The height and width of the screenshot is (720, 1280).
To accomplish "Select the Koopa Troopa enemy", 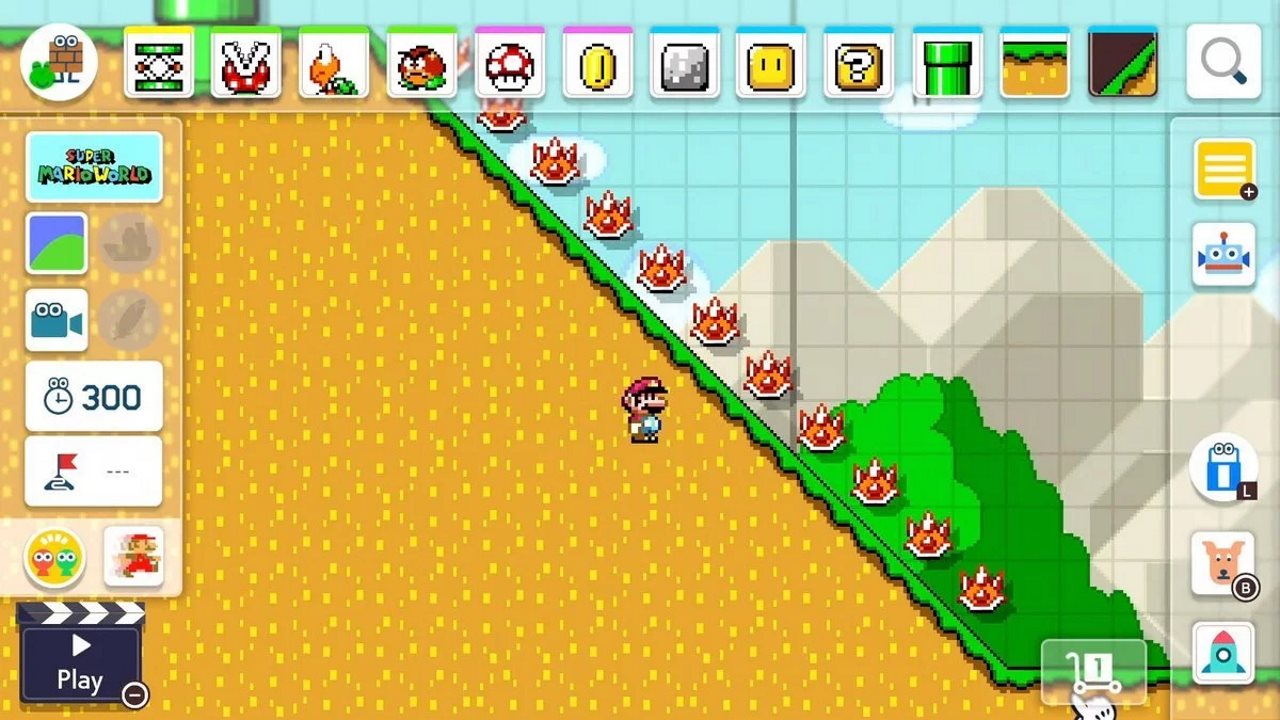I will pyautogui.click(x=334, y=62).
